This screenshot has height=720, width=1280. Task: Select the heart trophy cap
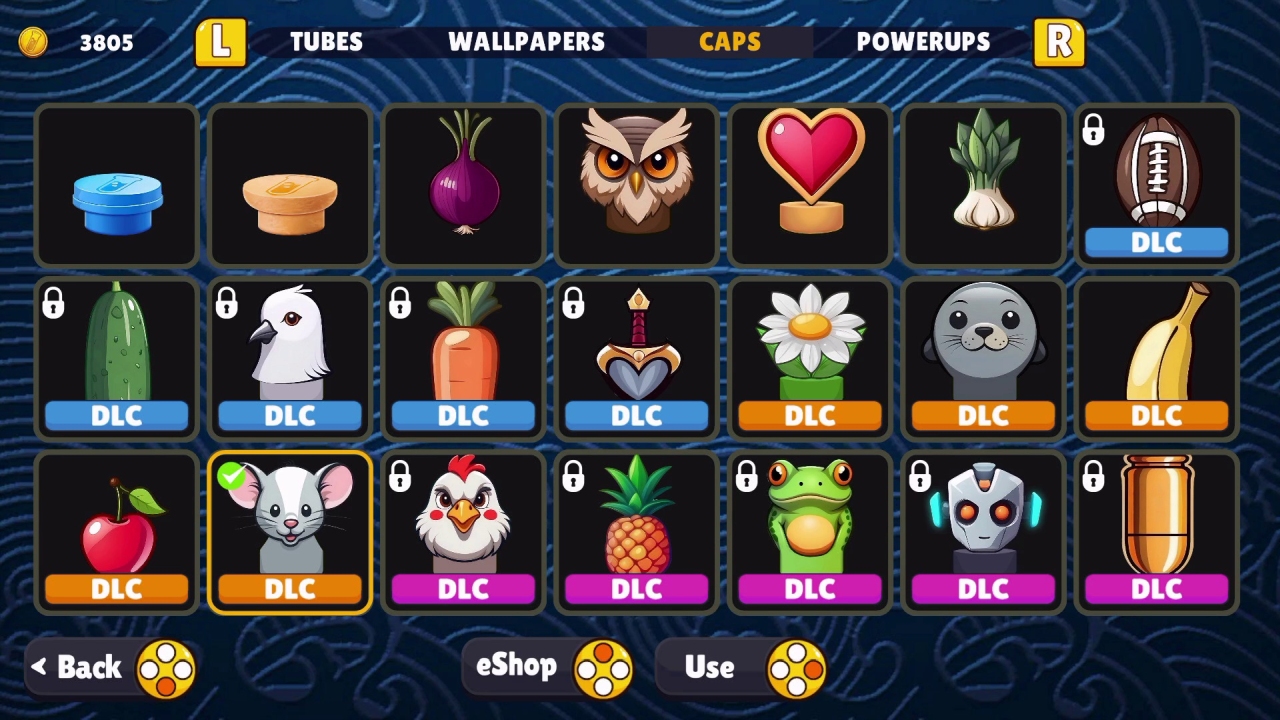(x=809, y=185)
